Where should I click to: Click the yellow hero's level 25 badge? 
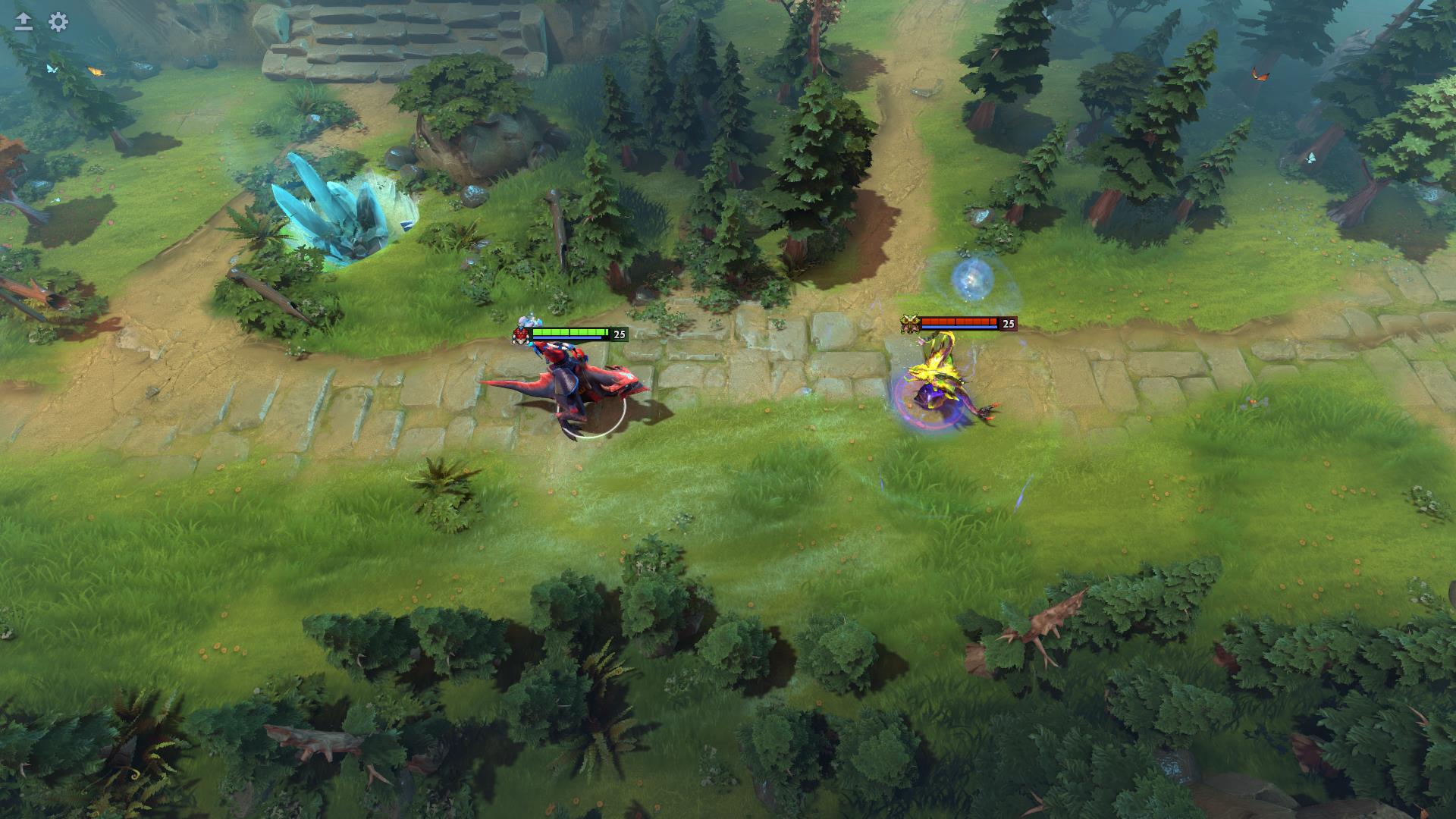coord(1009,324)
